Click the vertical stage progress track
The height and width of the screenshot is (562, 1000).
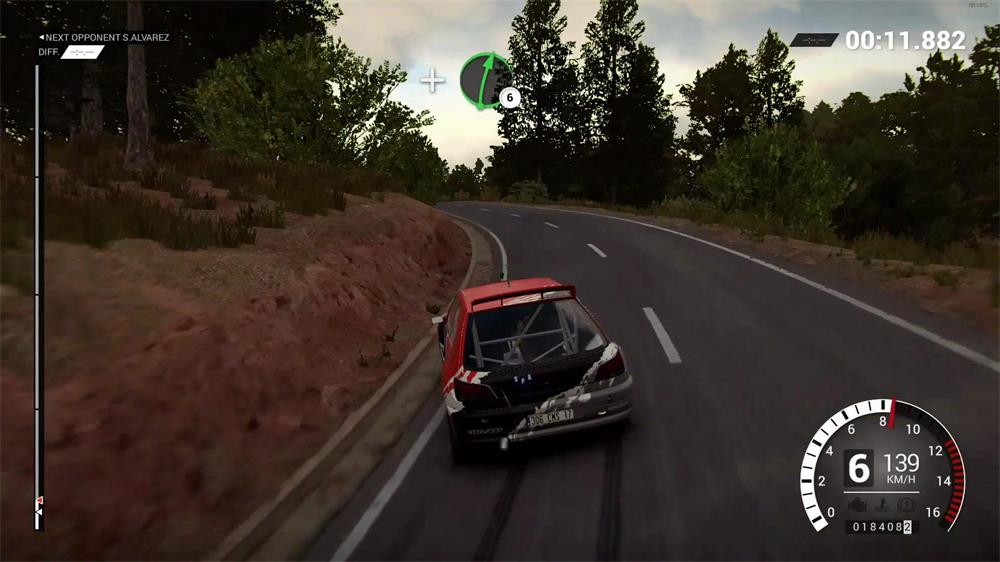tap(38, 290)
